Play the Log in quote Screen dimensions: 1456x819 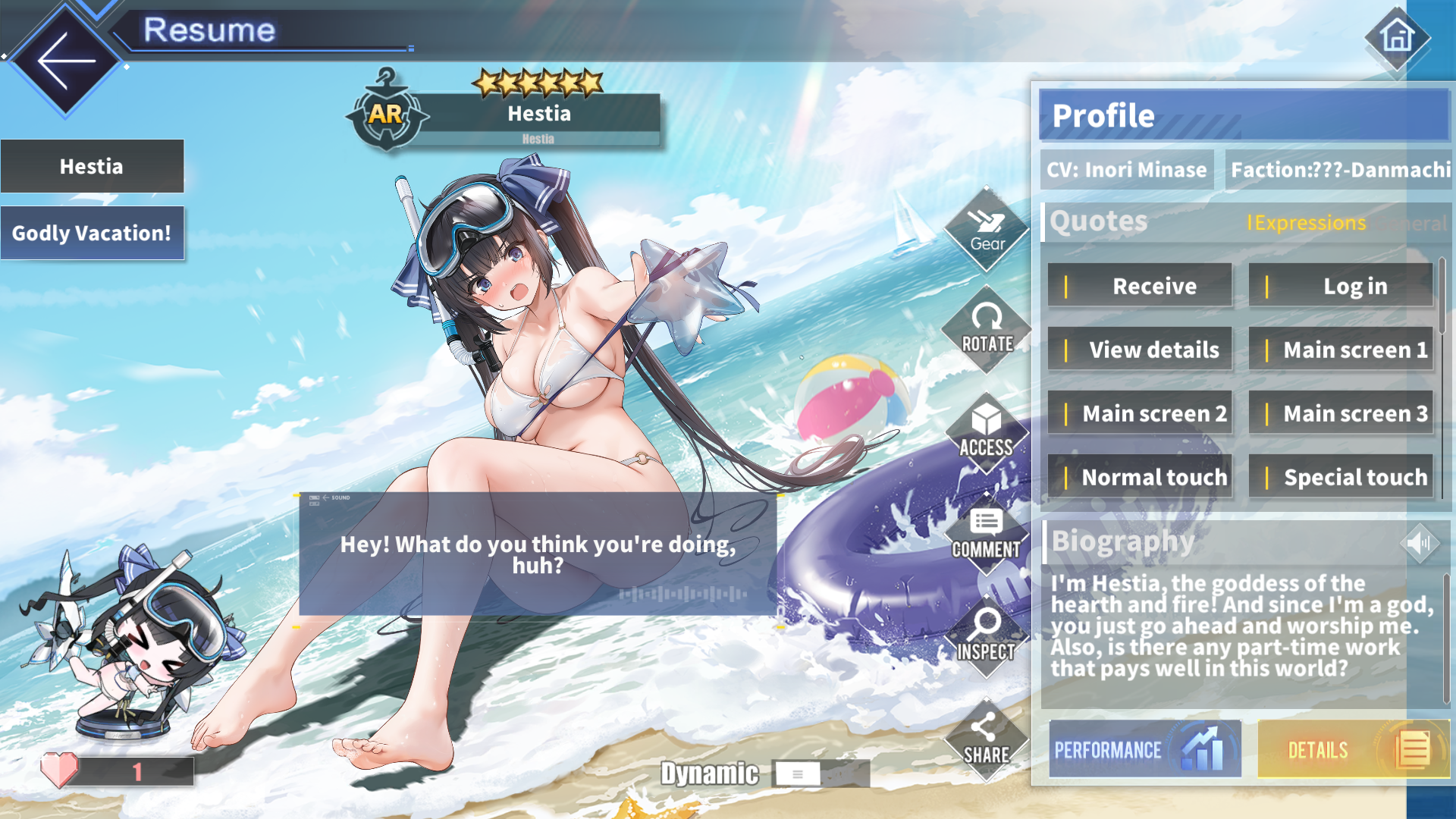coord(1341,286)
